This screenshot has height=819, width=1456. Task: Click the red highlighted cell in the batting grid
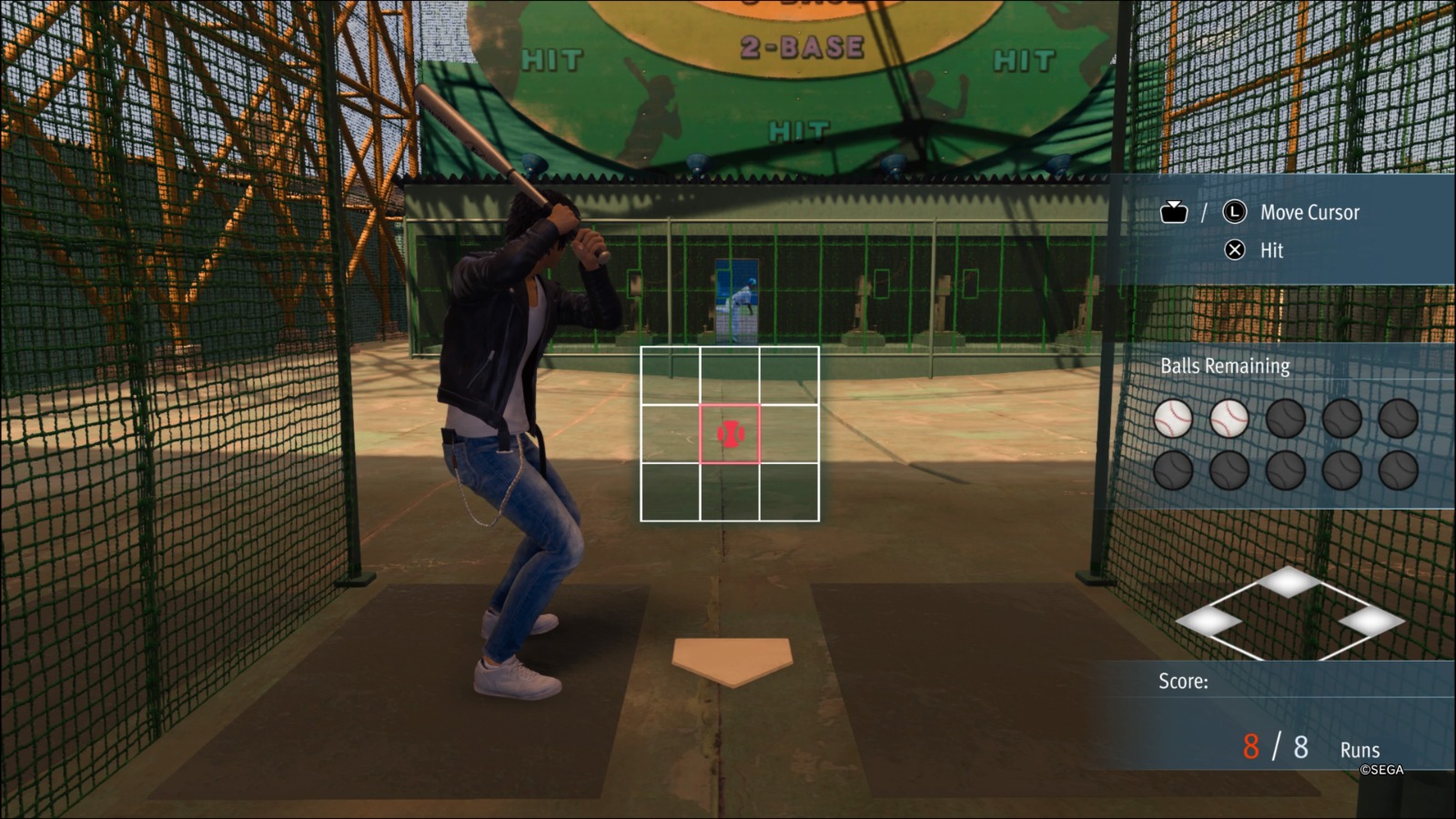tap(730, 434)
